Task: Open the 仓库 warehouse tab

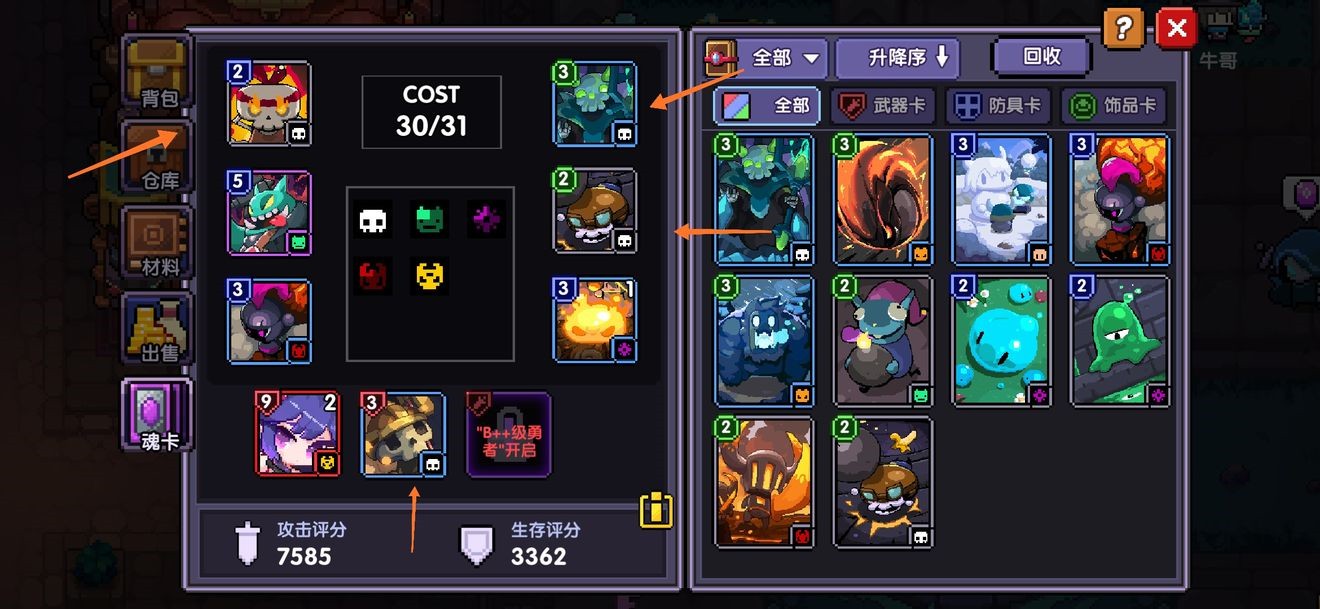Action: pyautogui.click(x=156, y=157)
